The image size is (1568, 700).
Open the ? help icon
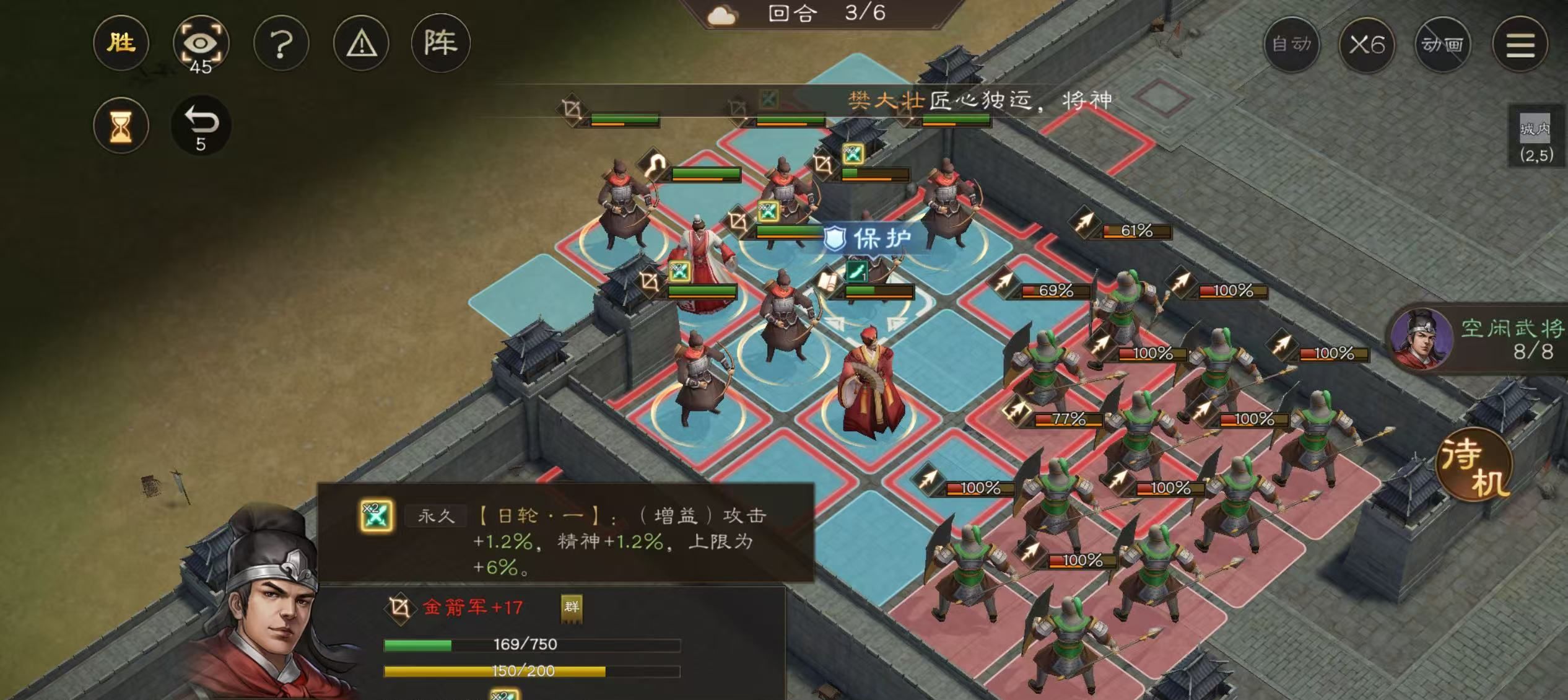(282, 42)
